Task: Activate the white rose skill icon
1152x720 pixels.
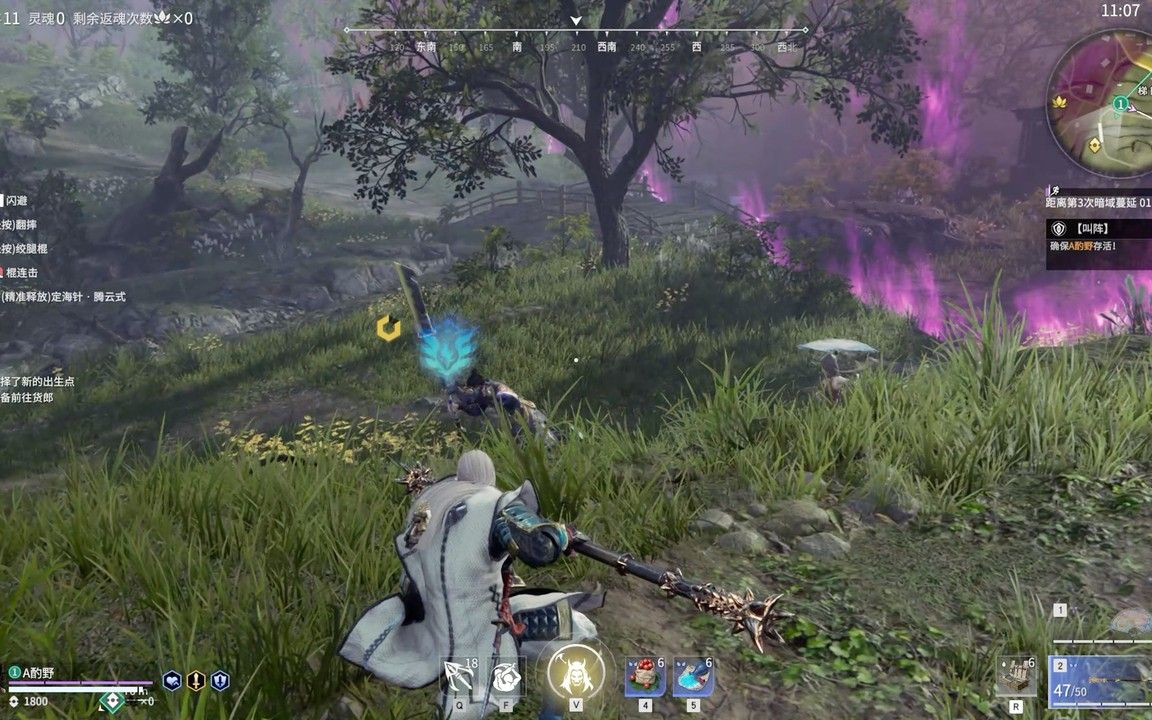Action: click(507, 676)
